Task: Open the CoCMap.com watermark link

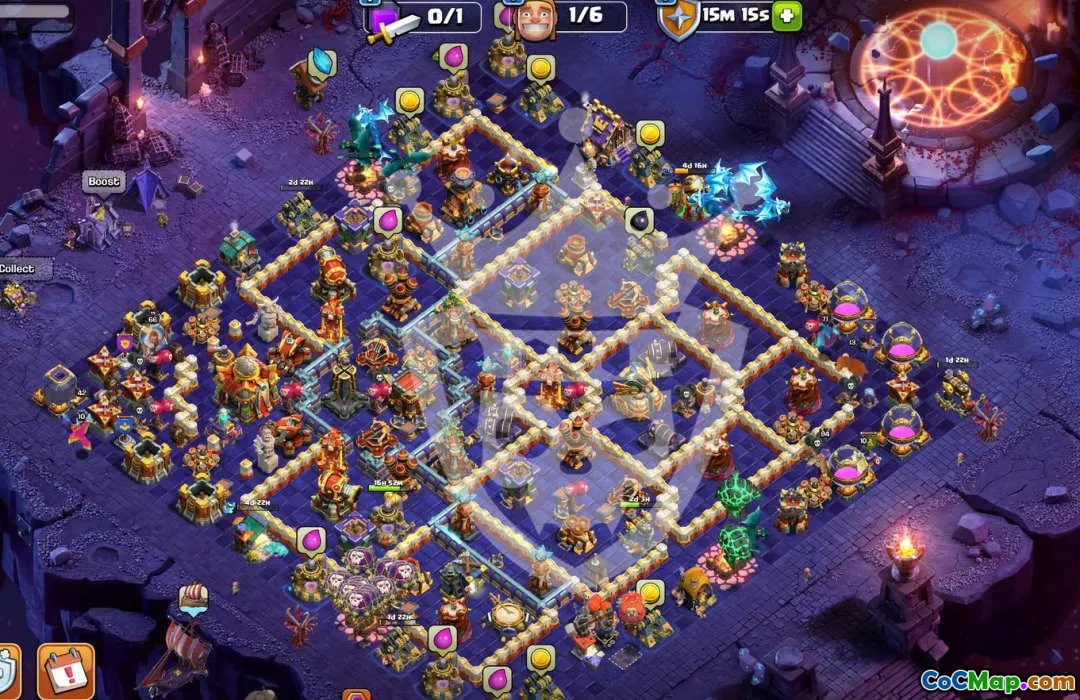Action: (997, 681)
